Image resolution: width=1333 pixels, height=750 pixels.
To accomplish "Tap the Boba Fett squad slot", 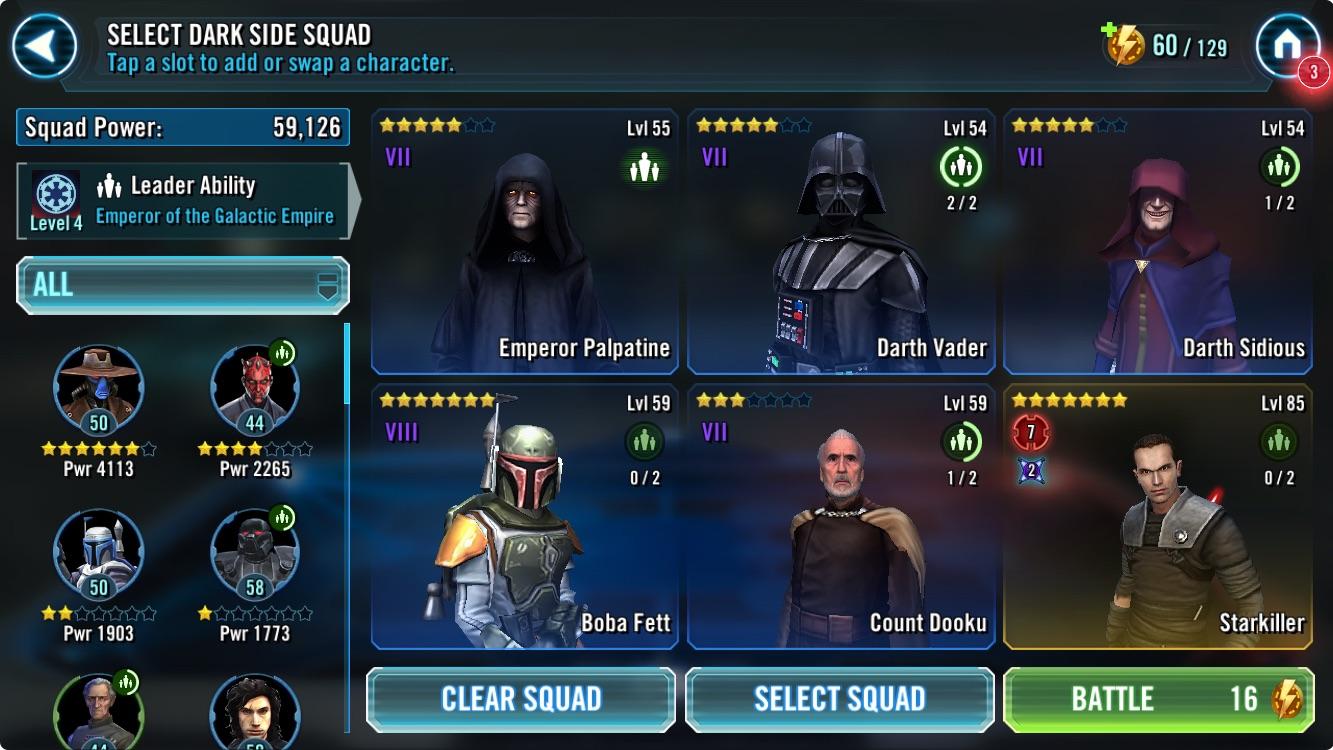I will tap(525, 516).
